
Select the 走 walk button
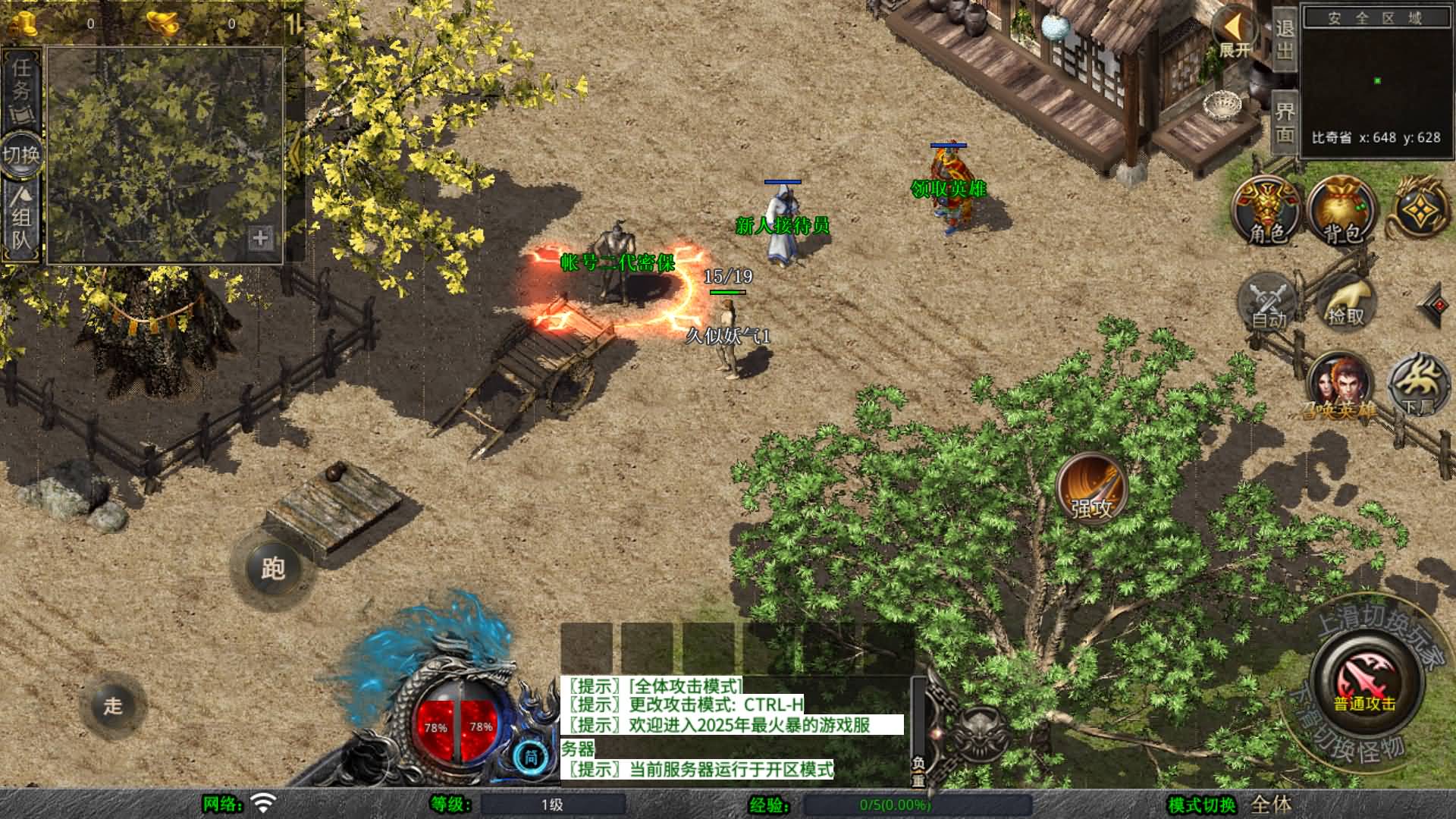pyautogui.click(x=113, y=706)
